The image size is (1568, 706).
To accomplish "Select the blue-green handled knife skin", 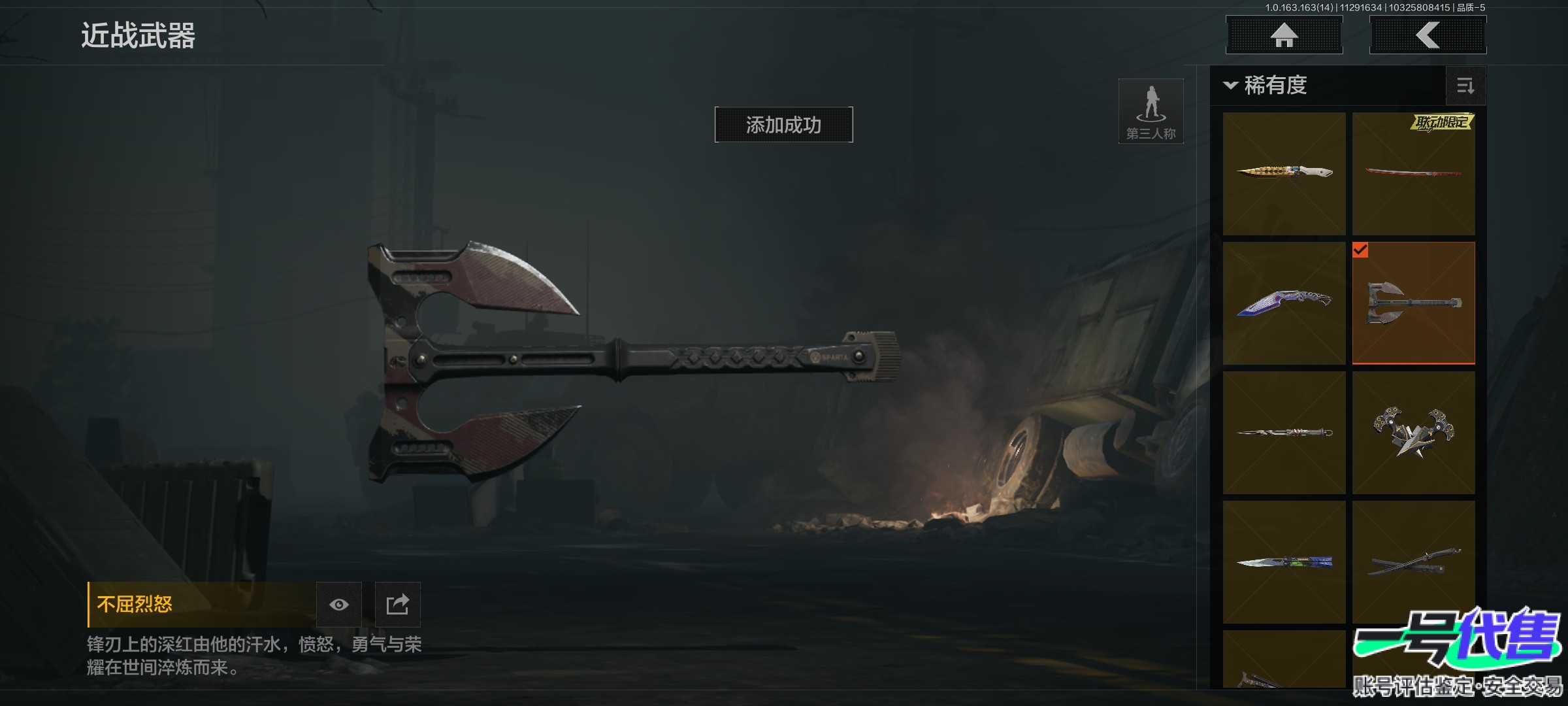I will pos(1284,562).
